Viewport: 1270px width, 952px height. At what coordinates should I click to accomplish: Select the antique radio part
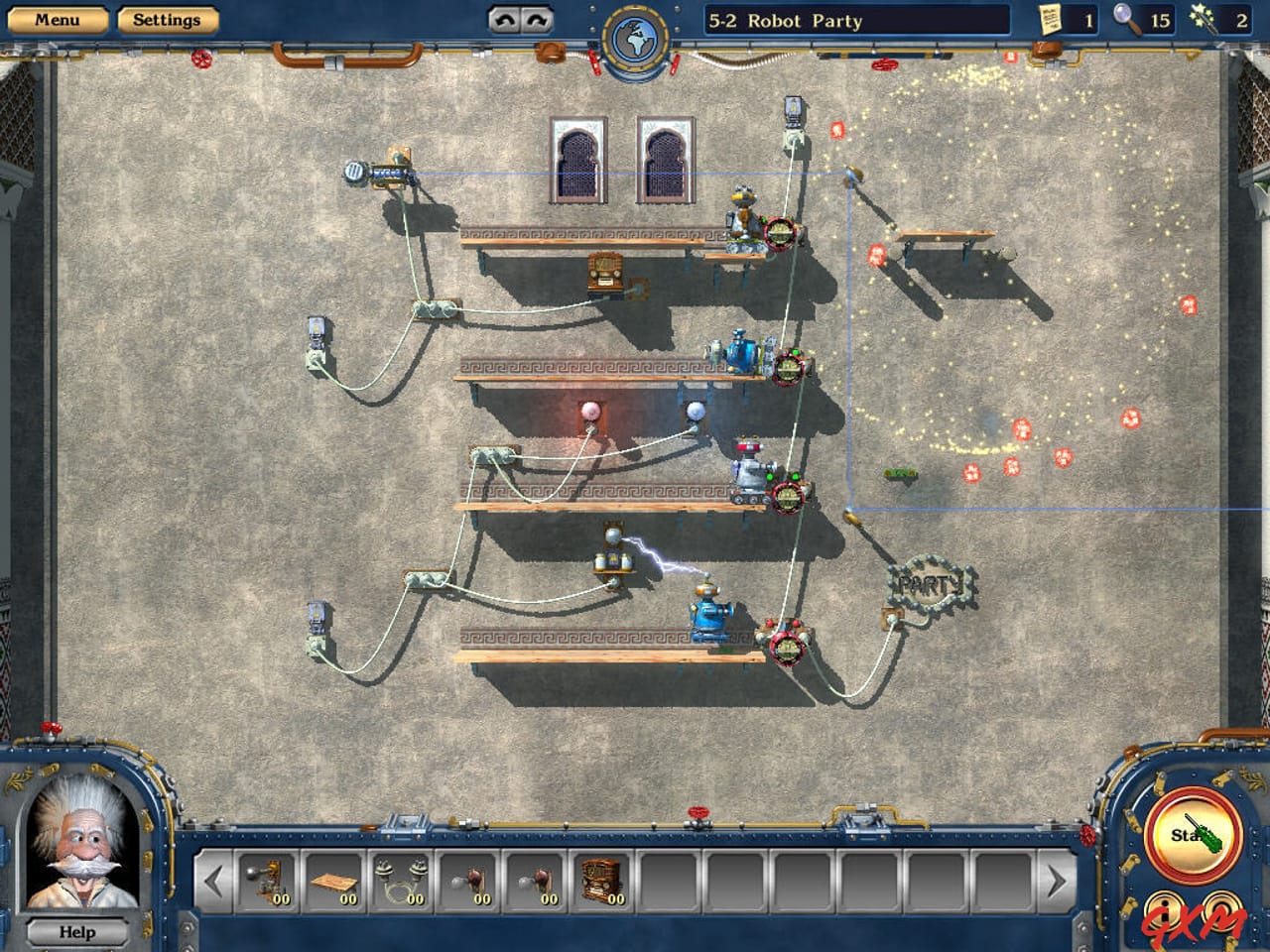(601, 878)
